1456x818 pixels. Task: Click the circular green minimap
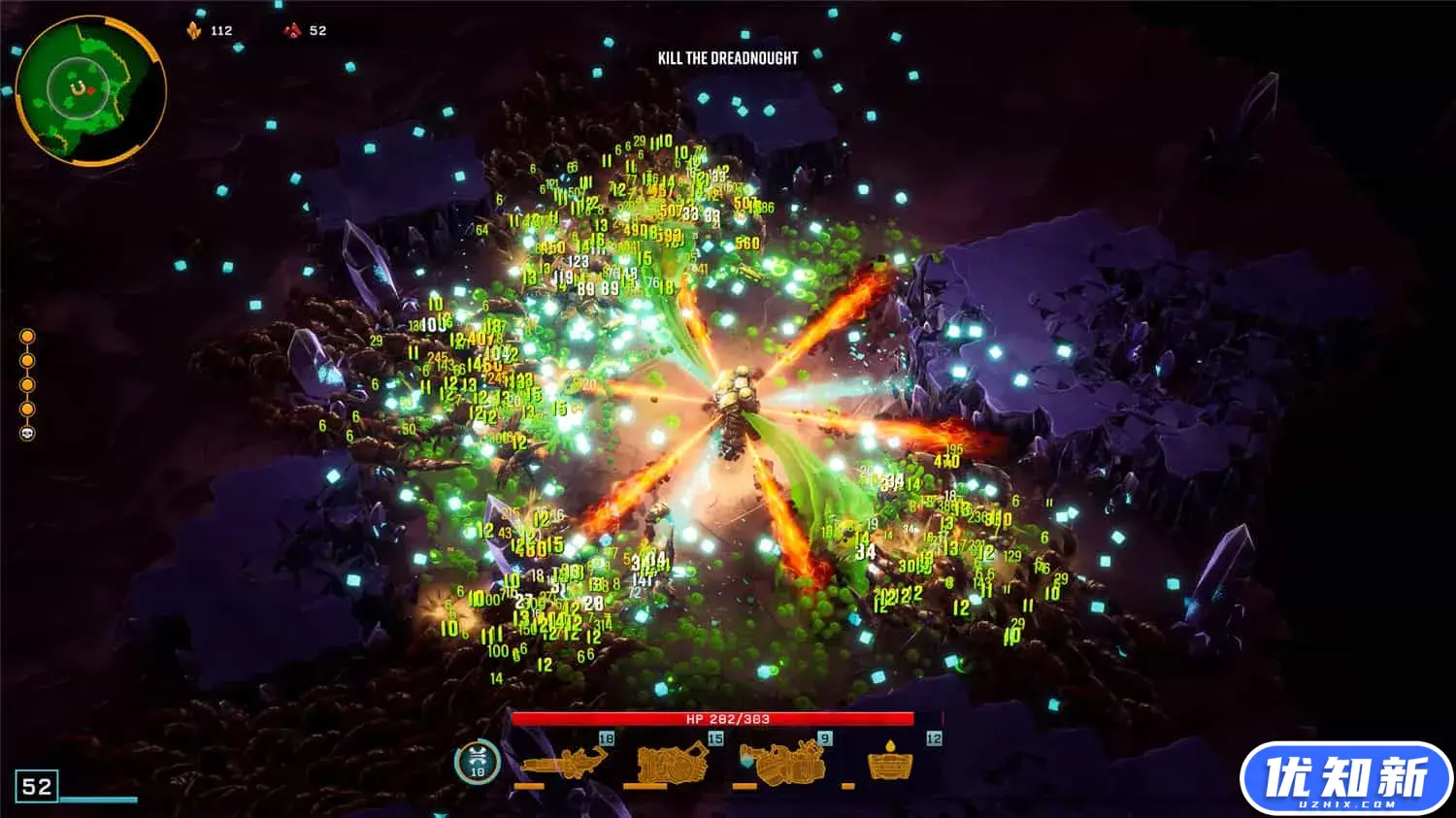90,91
